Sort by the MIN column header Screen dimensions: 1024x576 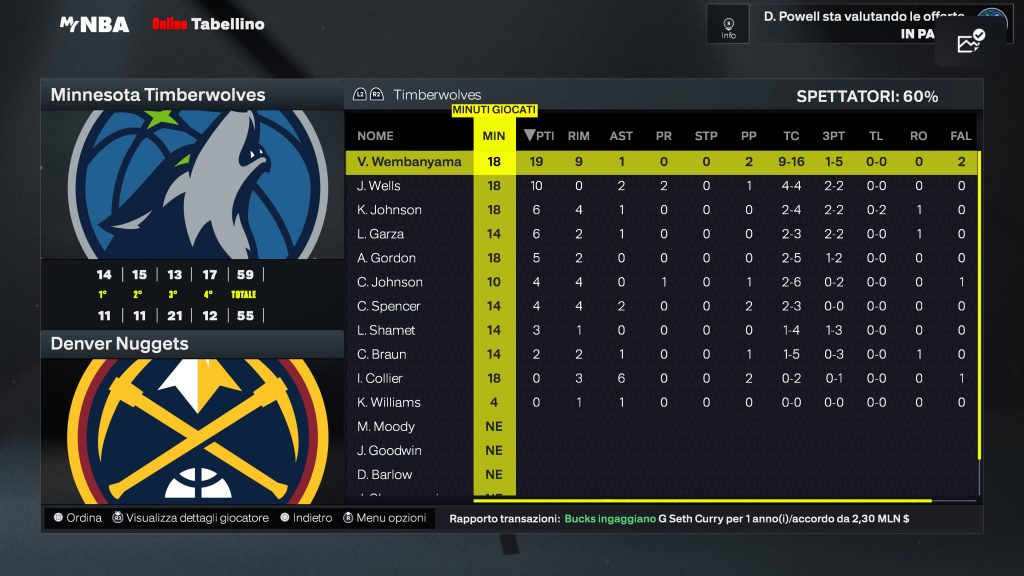tap(494, 136)
